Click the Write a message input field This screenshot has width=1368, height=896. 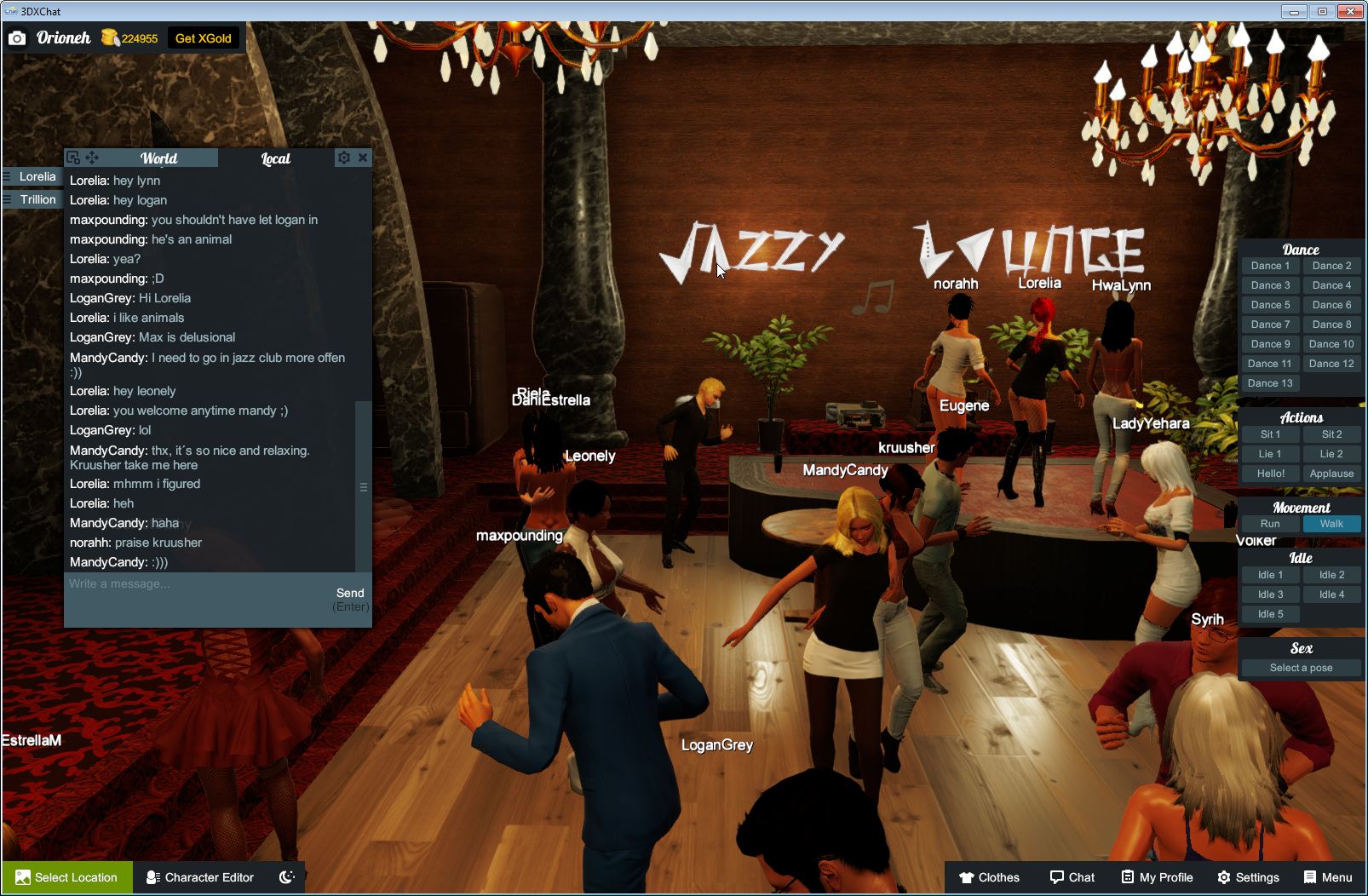click(170, 584)
